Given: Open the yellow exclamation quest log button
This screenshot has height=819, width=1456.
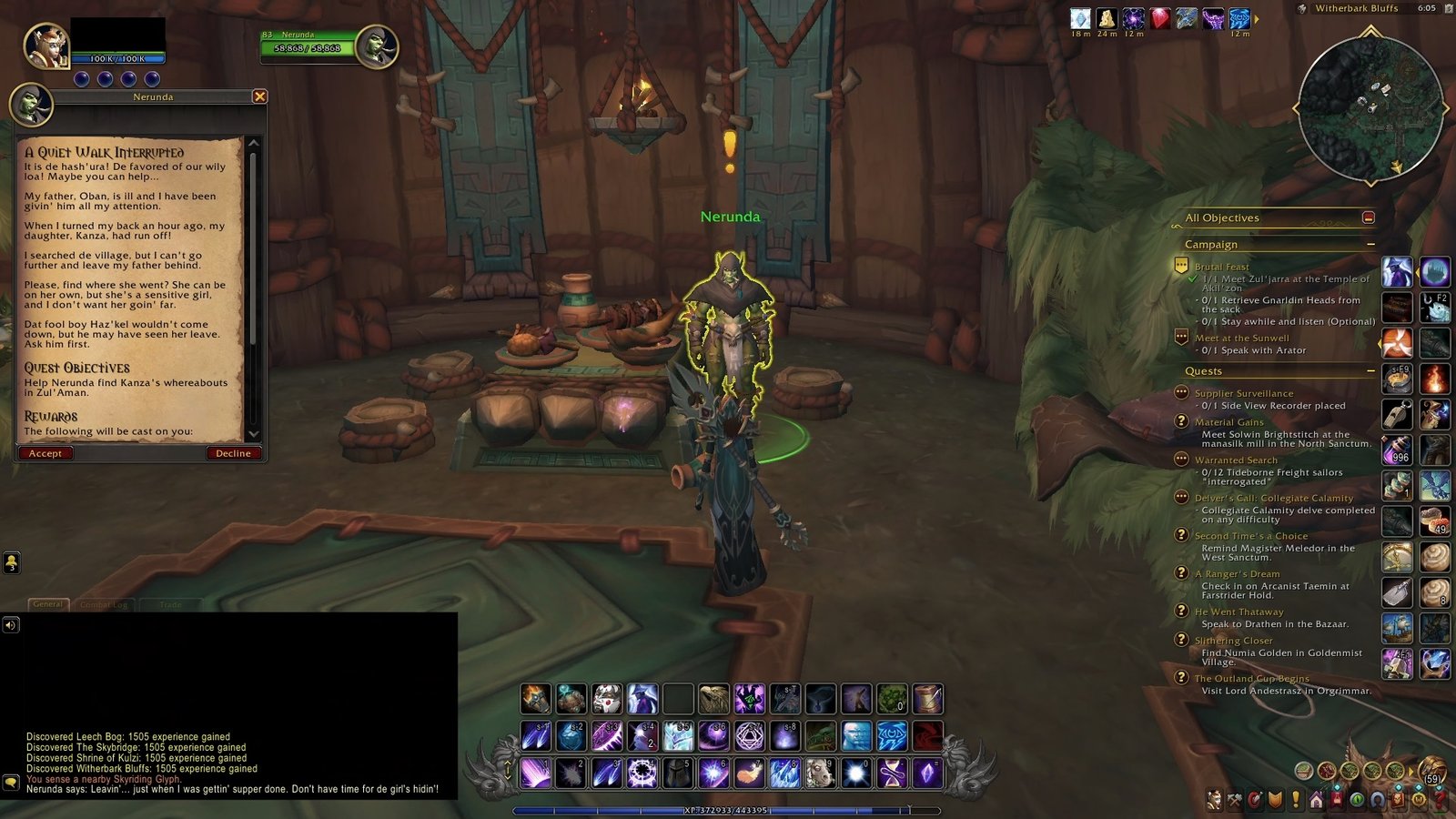Looking at the screenshot, I should [x=1296, y=800].
